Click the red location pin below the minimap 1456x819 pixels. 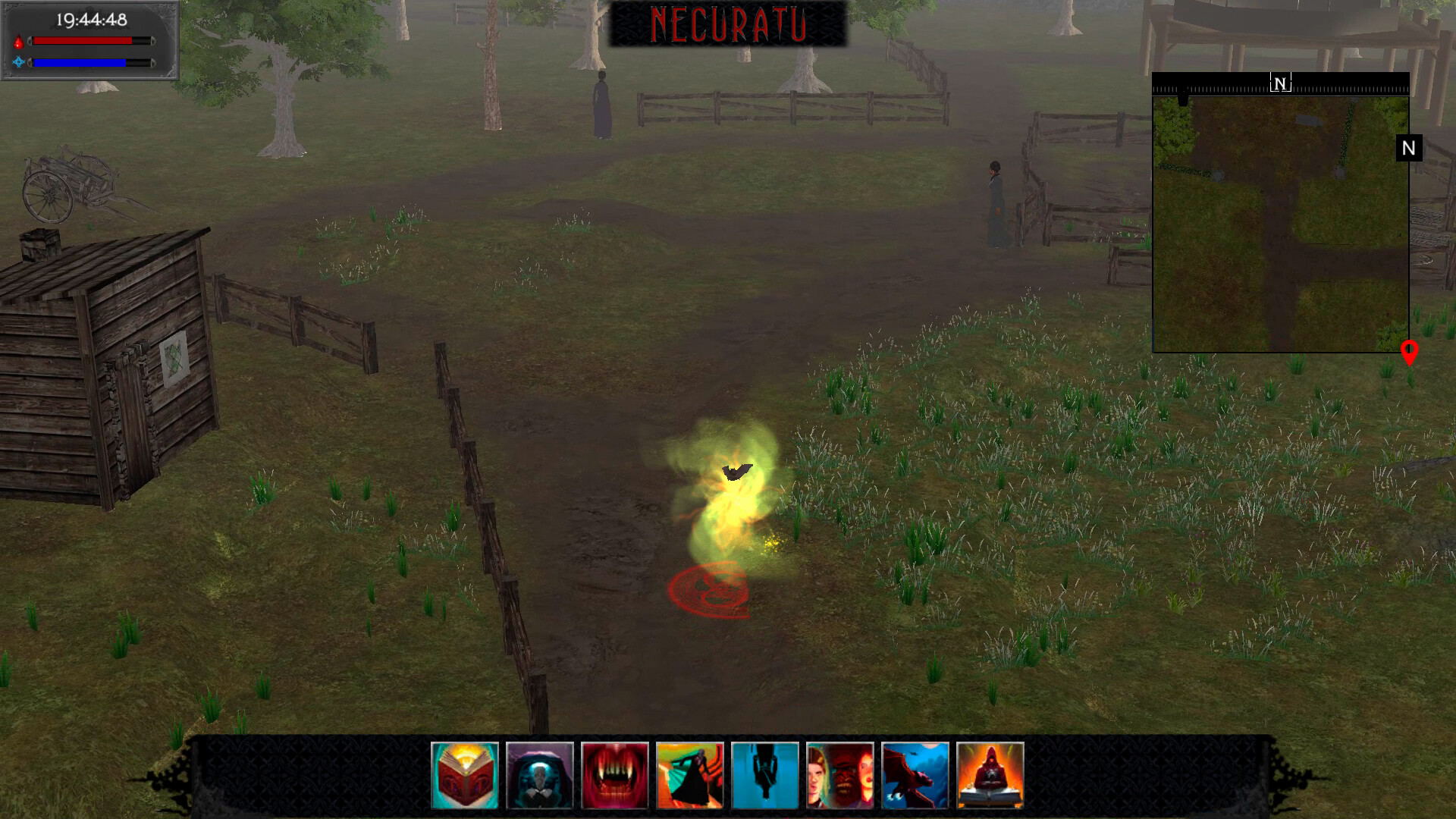(1410, 351)
